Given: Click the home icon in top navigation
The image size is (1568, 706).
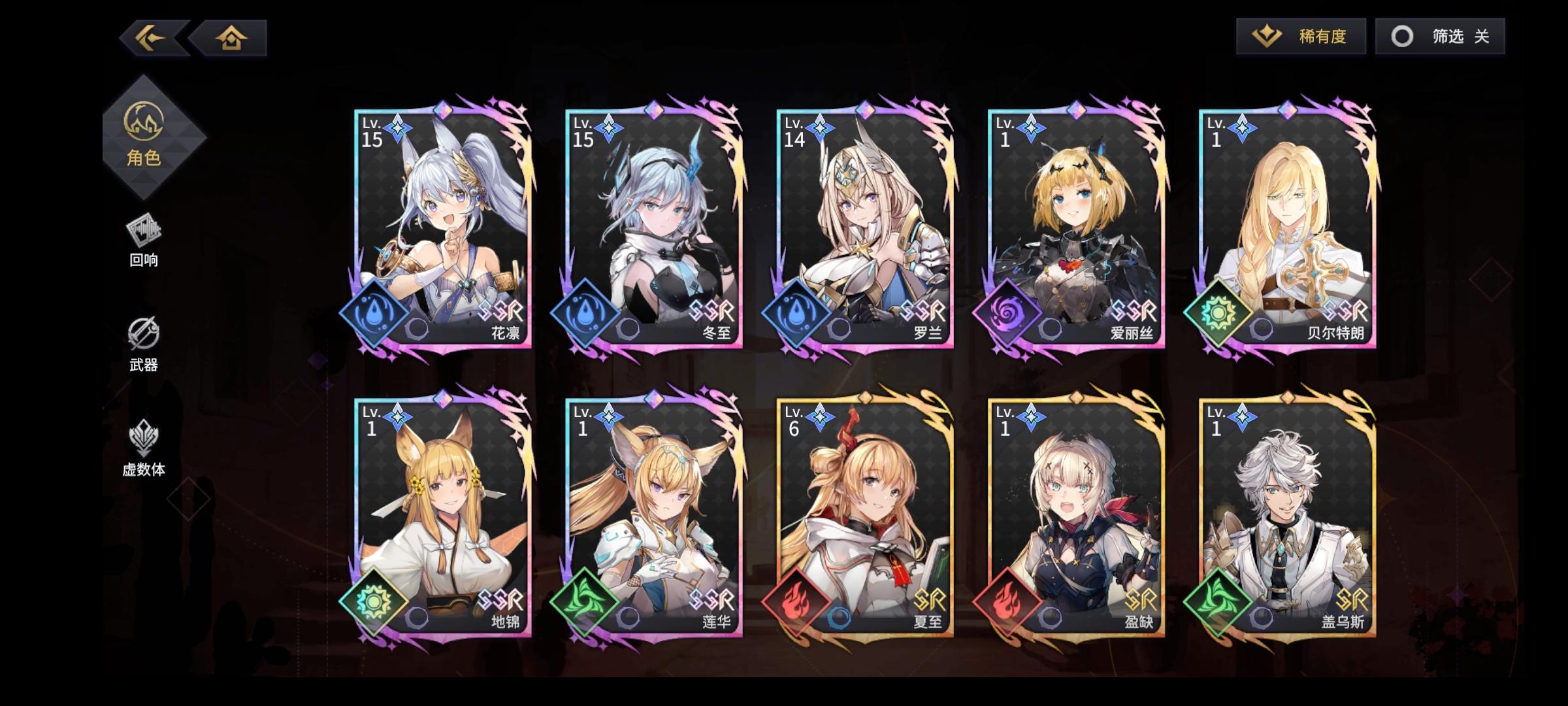Looking at the screenshot, I should point(233,37).
